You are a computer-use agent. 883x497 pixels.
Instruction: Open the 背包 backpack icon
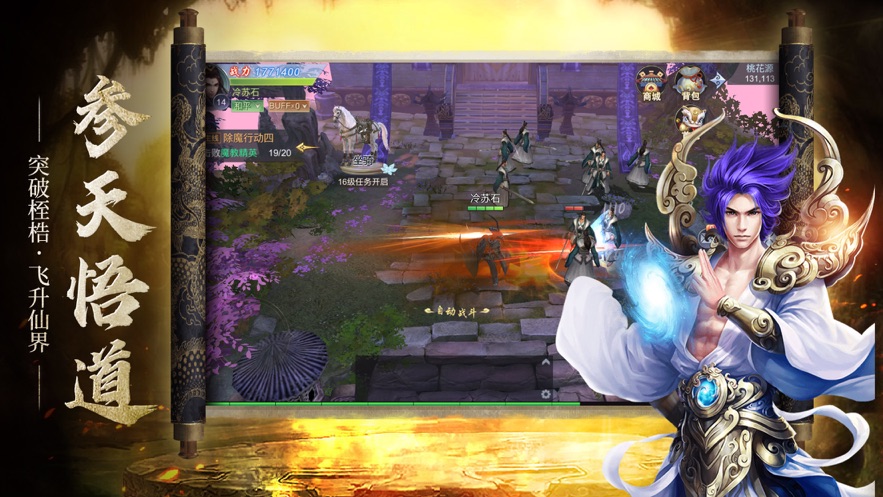click(x=689, y=83)
